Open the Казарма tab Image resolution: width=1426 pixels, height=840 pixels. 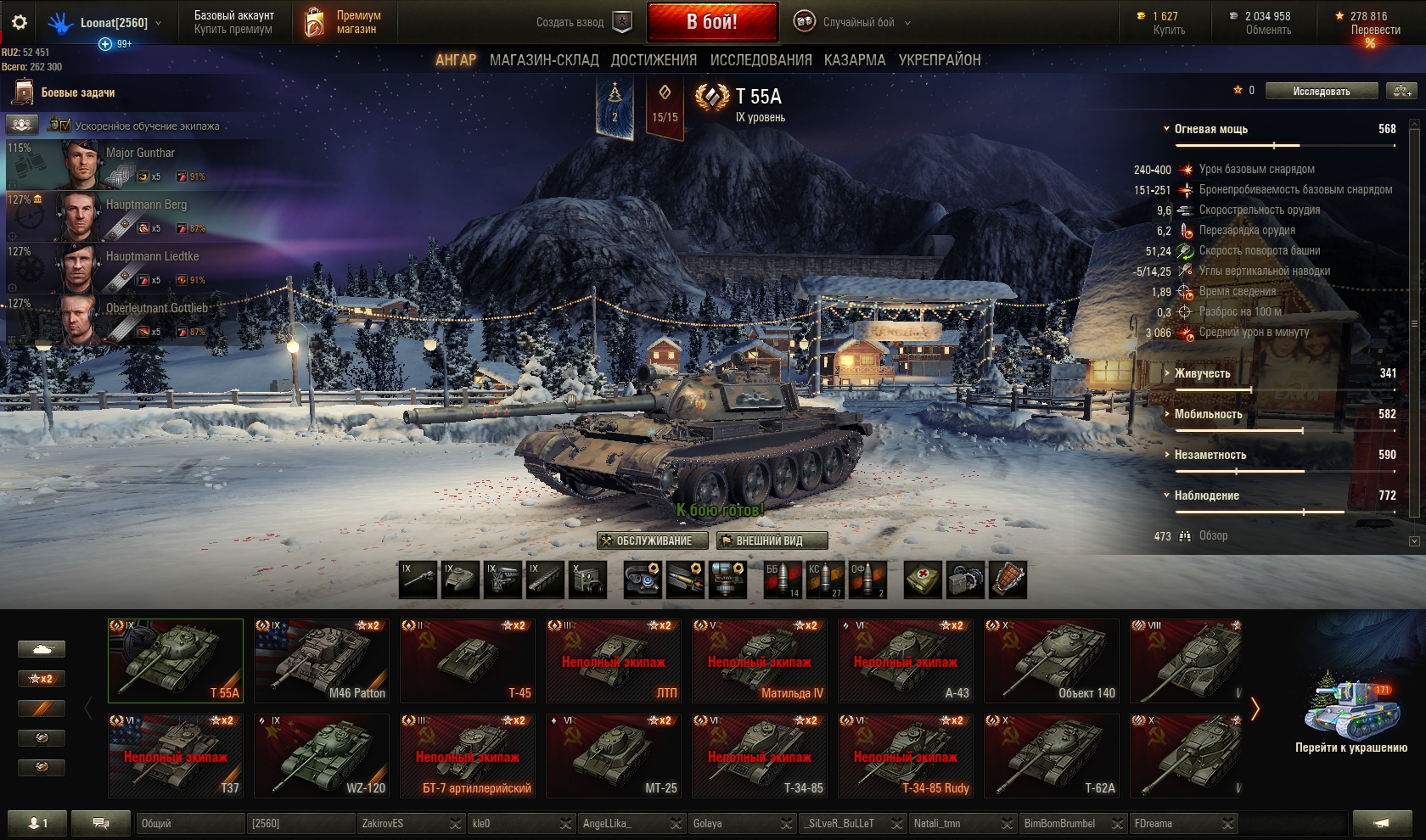[x=854, y=60]
